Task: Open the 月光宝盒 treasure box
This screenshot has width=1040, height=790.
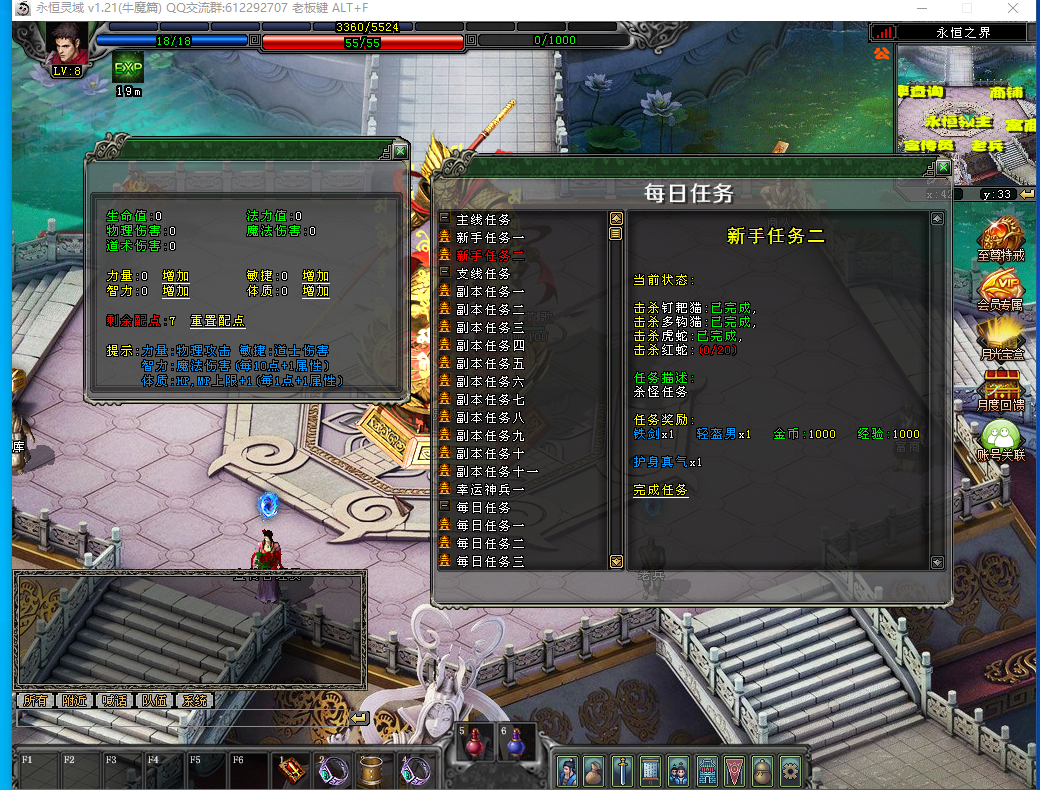Action: [1000, 338]
